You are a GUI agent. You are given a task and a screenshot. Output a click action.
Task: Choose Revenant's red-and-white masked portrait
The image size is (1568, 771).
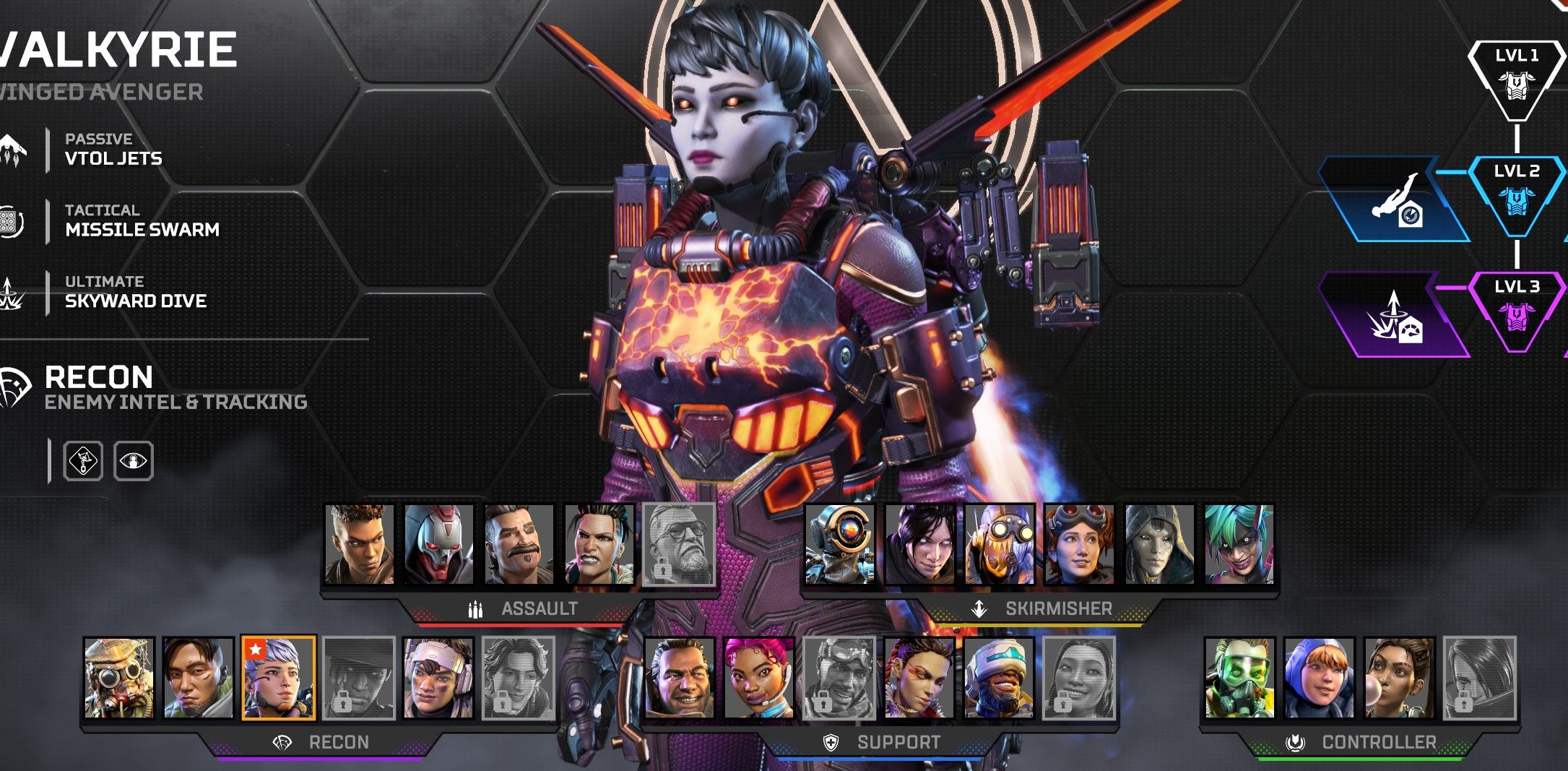438,544
